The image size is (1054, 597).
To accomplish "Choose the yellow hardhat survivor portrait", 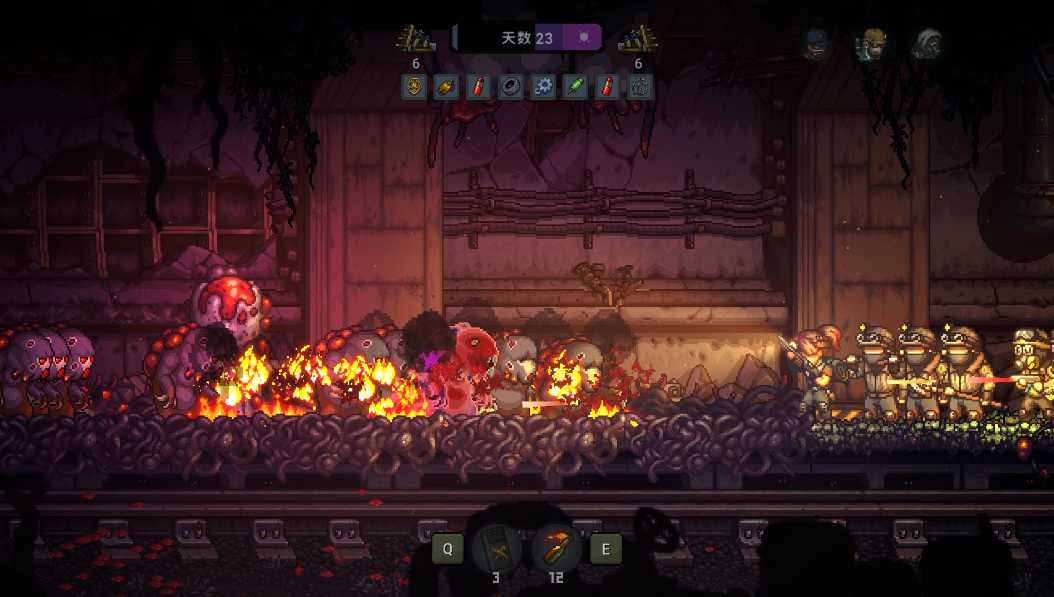I will (872, 44).
